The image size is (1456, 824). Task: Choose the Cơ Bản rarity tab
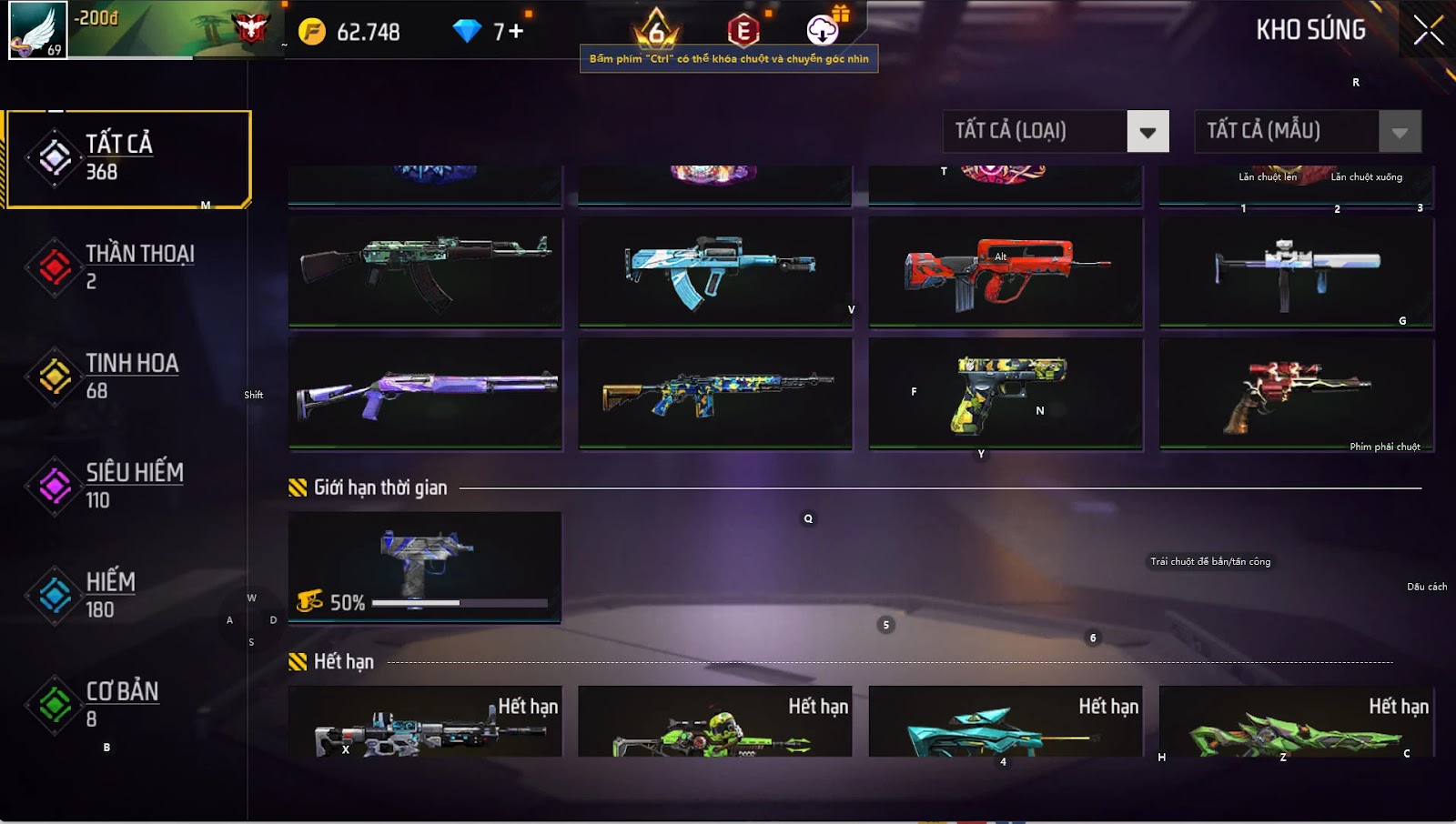127,705
